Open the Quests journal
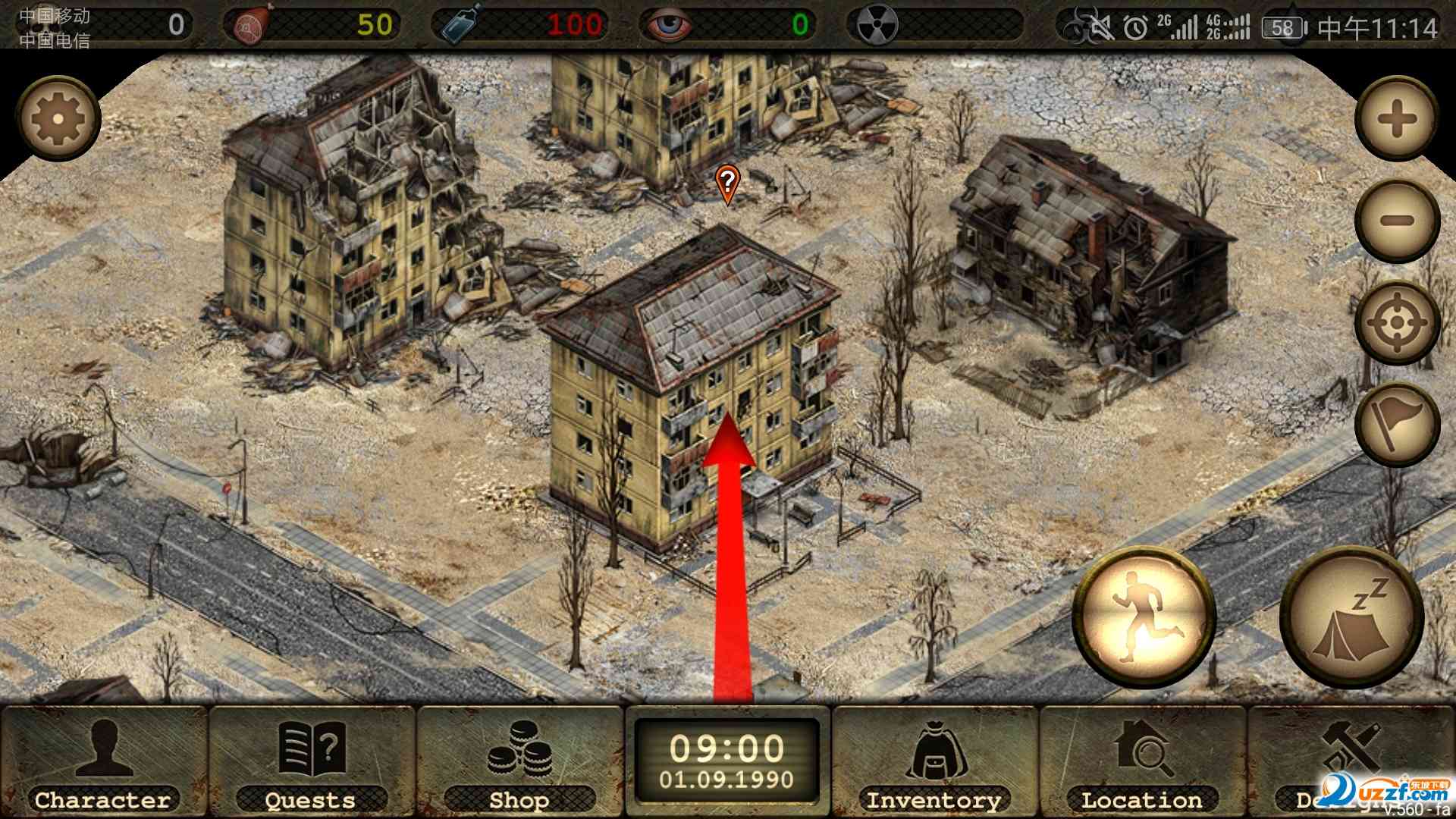The image size is (1456, 819). tap(311, 761)
